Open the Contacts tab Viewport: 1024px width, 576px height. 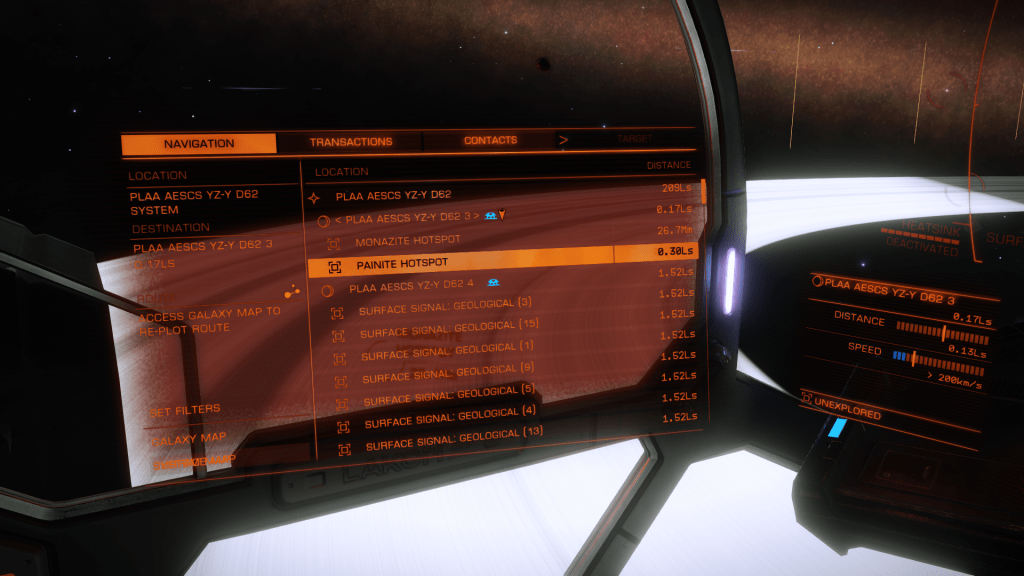490,141
